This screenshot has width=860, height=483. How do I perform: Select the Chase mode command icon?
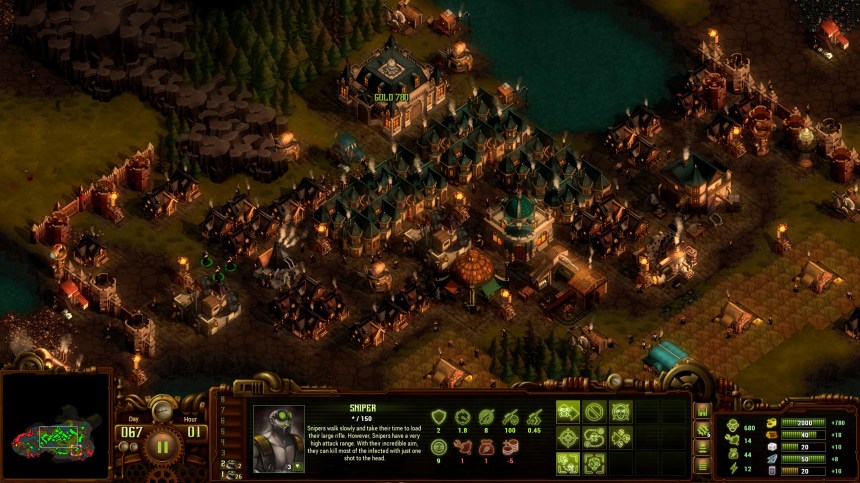pyautogui.click(x=621, y=437)
